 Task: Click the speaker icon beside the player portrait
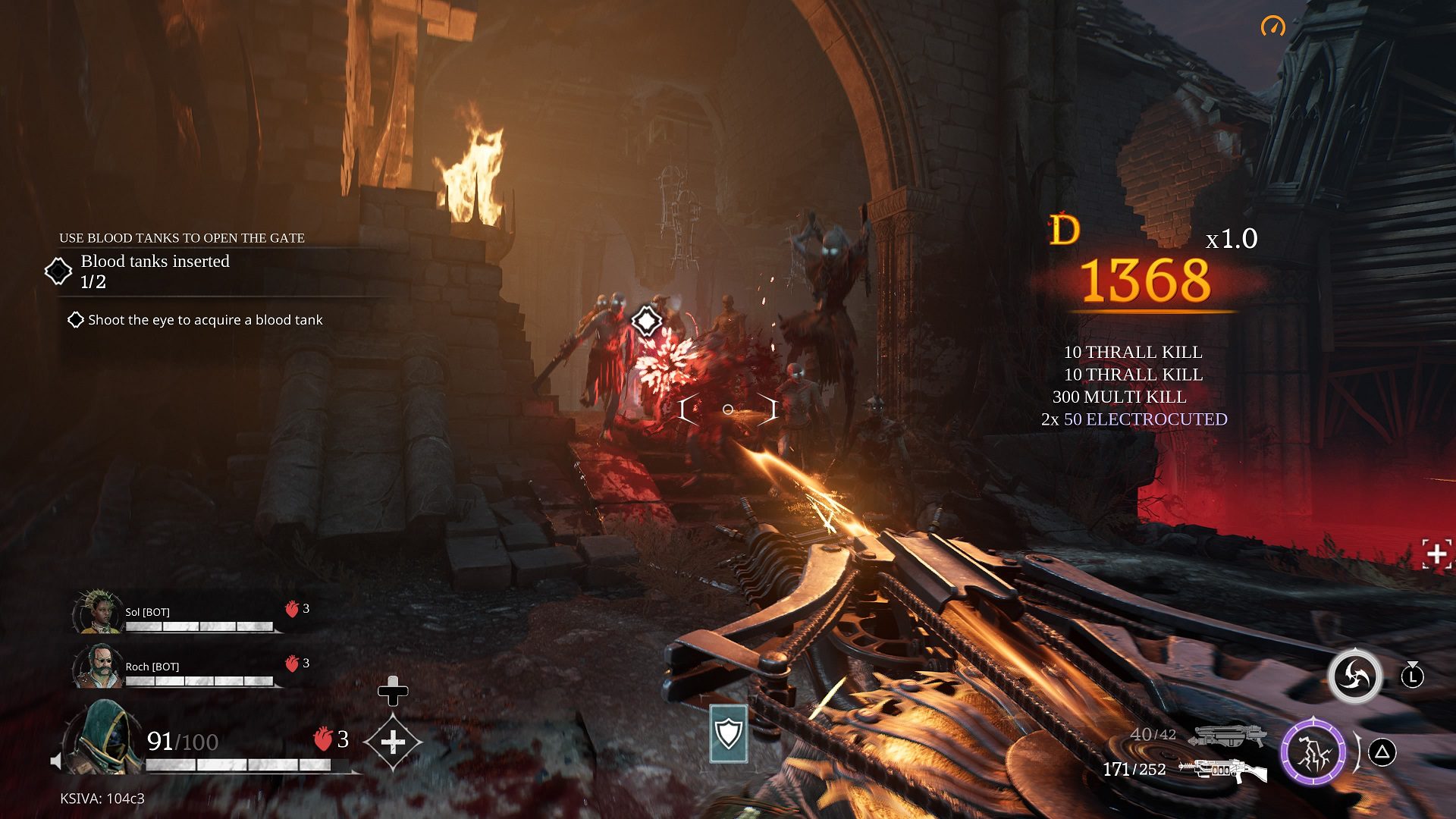tap(55, 761)
